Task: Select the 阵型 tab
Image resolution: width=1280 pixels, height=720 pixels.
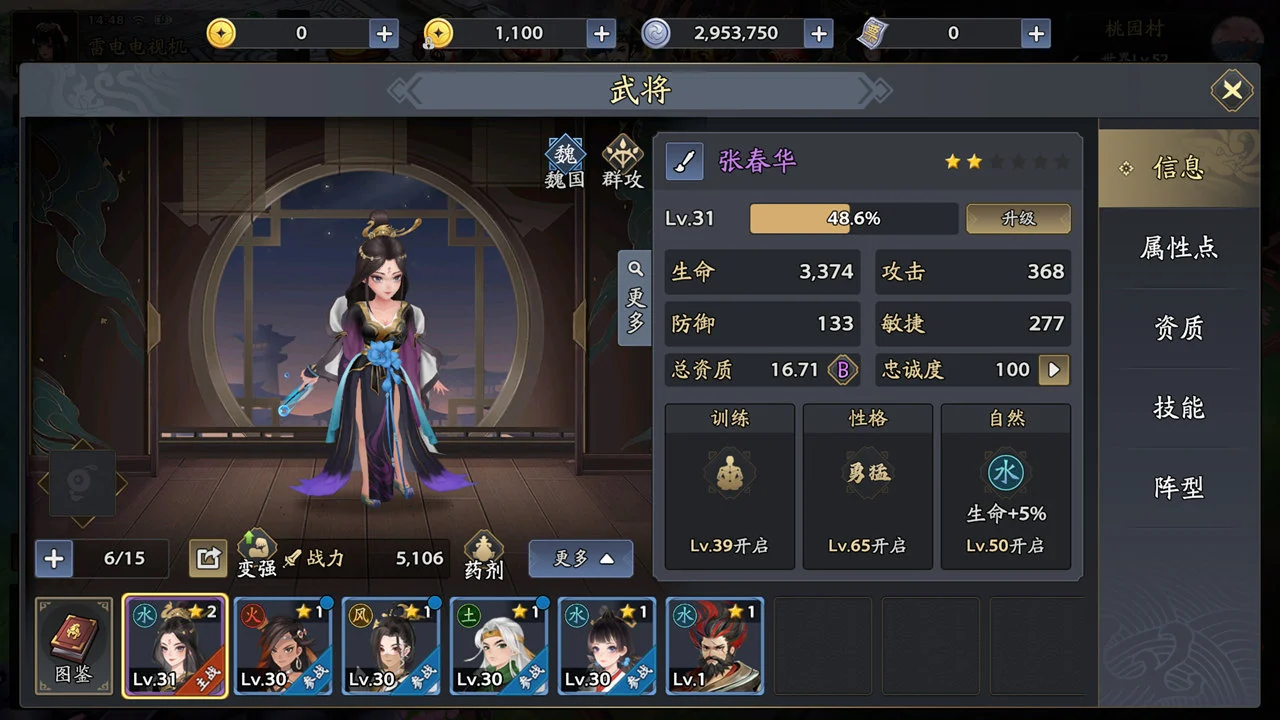Action: coord(1179,488)
